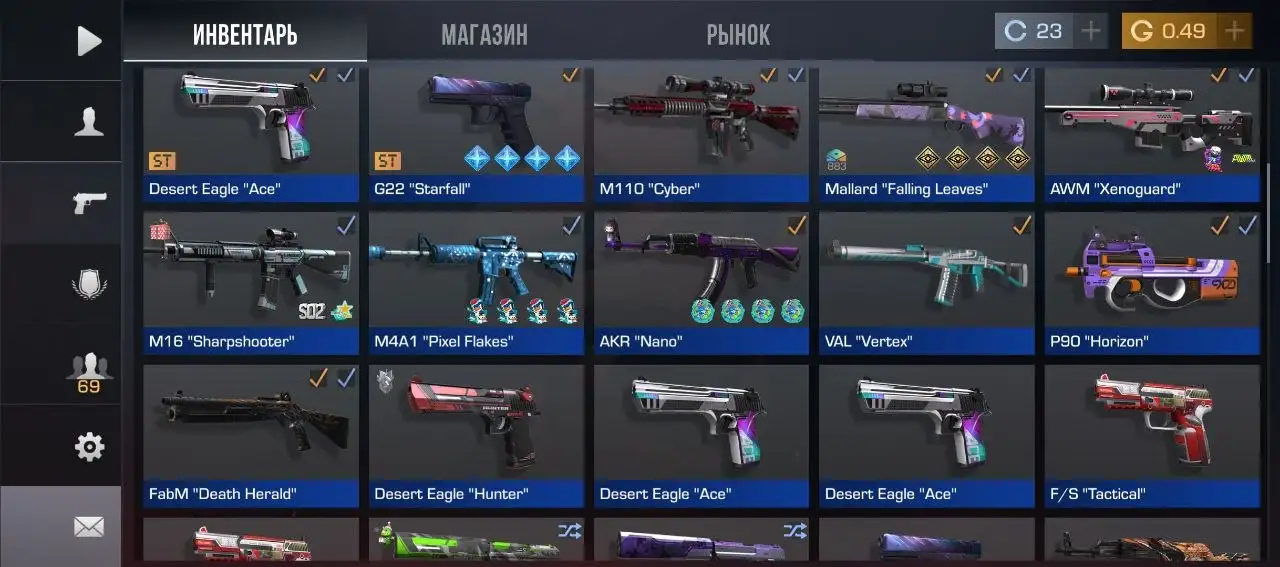Viewport: 1280px width, 567px height.
Task: Switch to the Магазин tab
Action: tap(484, 35)
